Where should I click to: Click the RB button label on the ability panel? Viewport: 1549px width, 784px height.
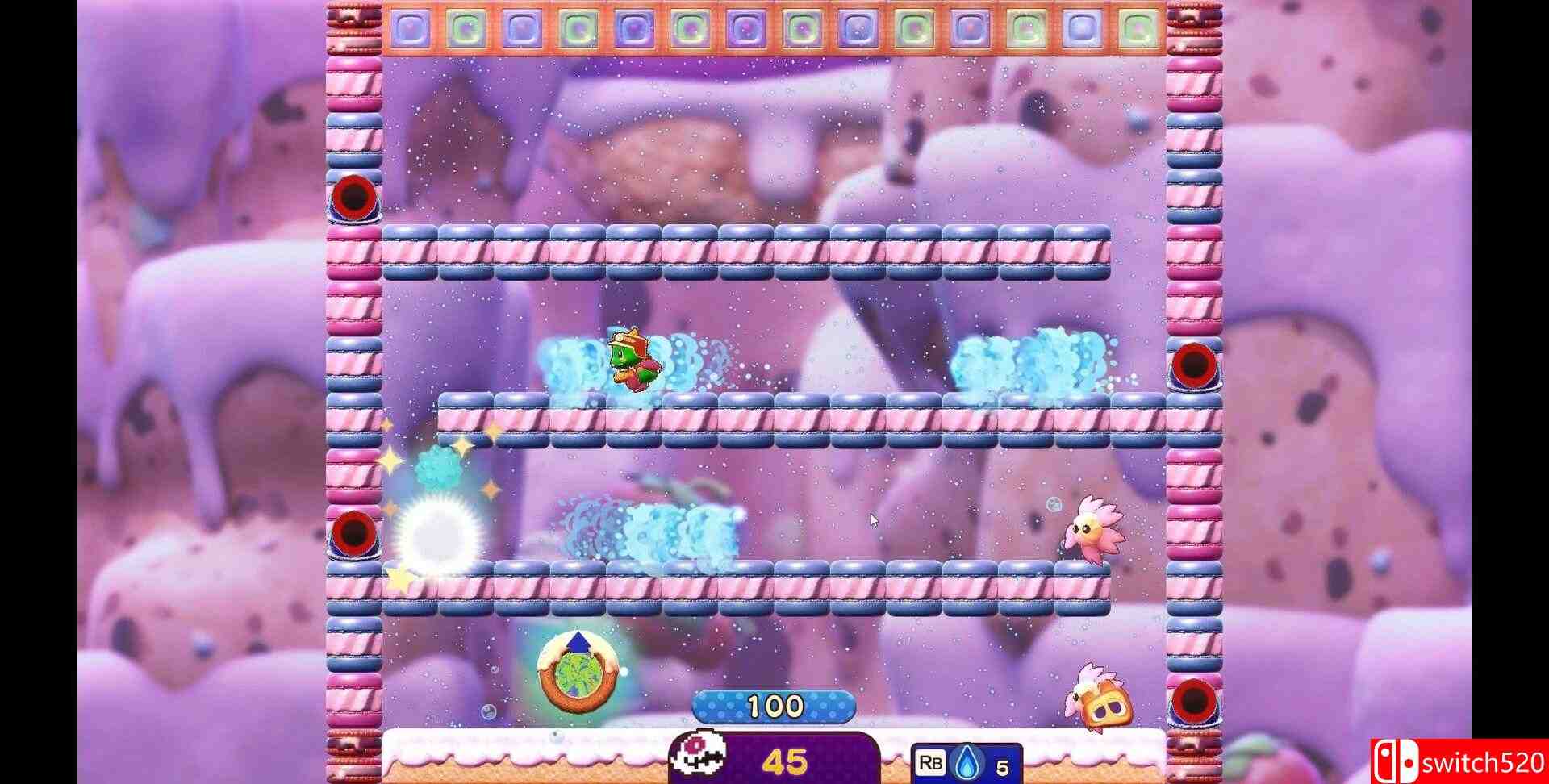(929, 763)
